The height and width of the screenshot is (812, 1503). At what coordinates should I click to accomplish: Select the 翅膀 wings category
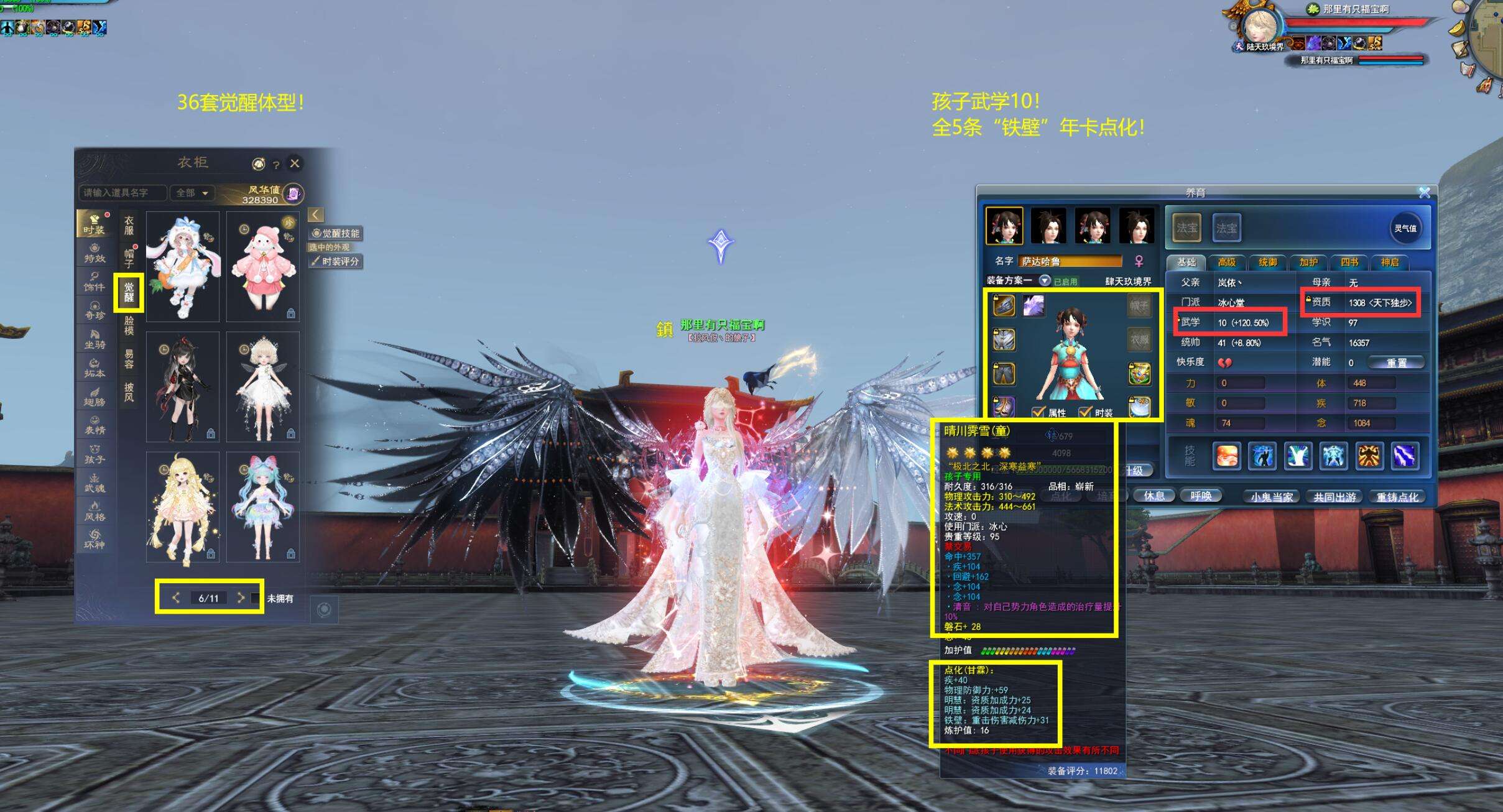pos(95,396)
